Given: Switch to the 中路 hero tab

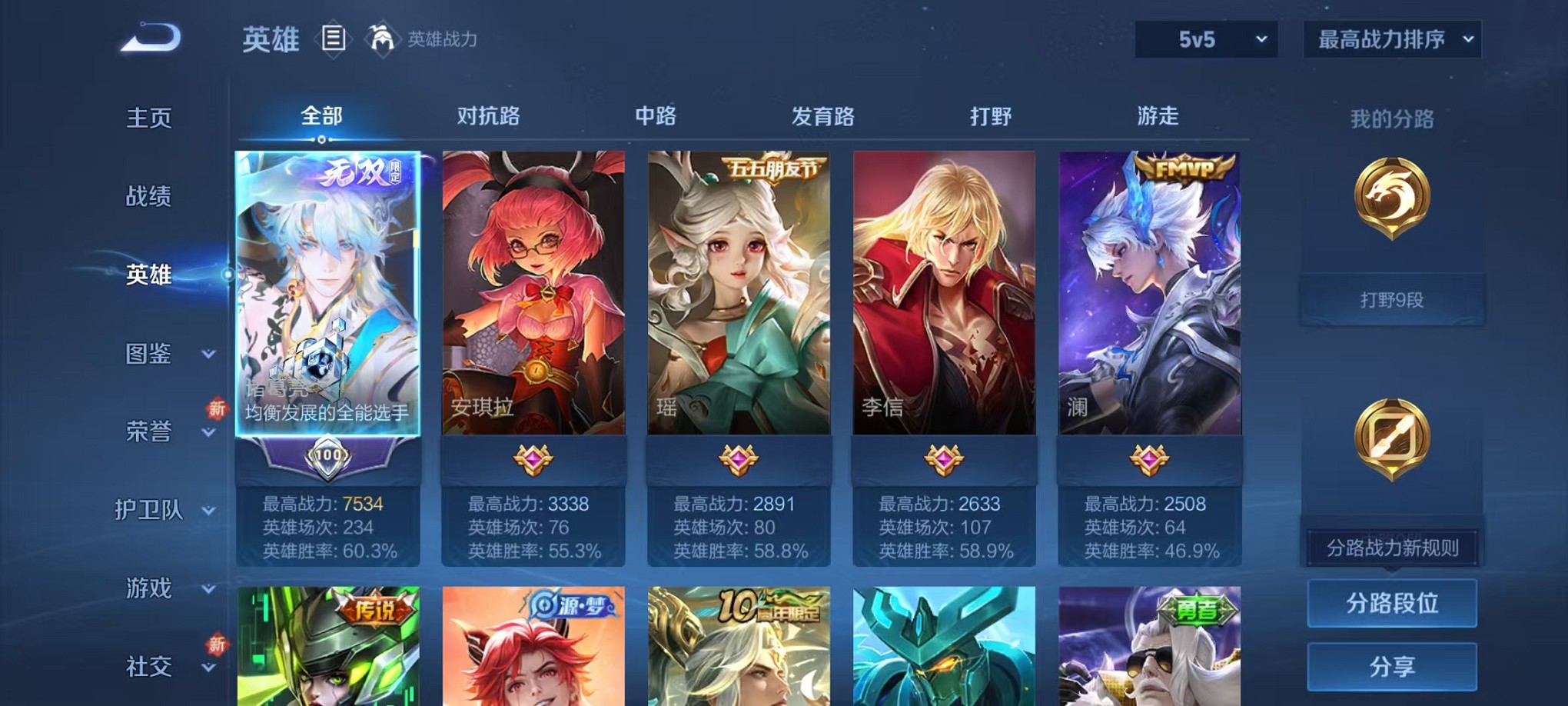Looking at the screenshot, I should point(654,117).
